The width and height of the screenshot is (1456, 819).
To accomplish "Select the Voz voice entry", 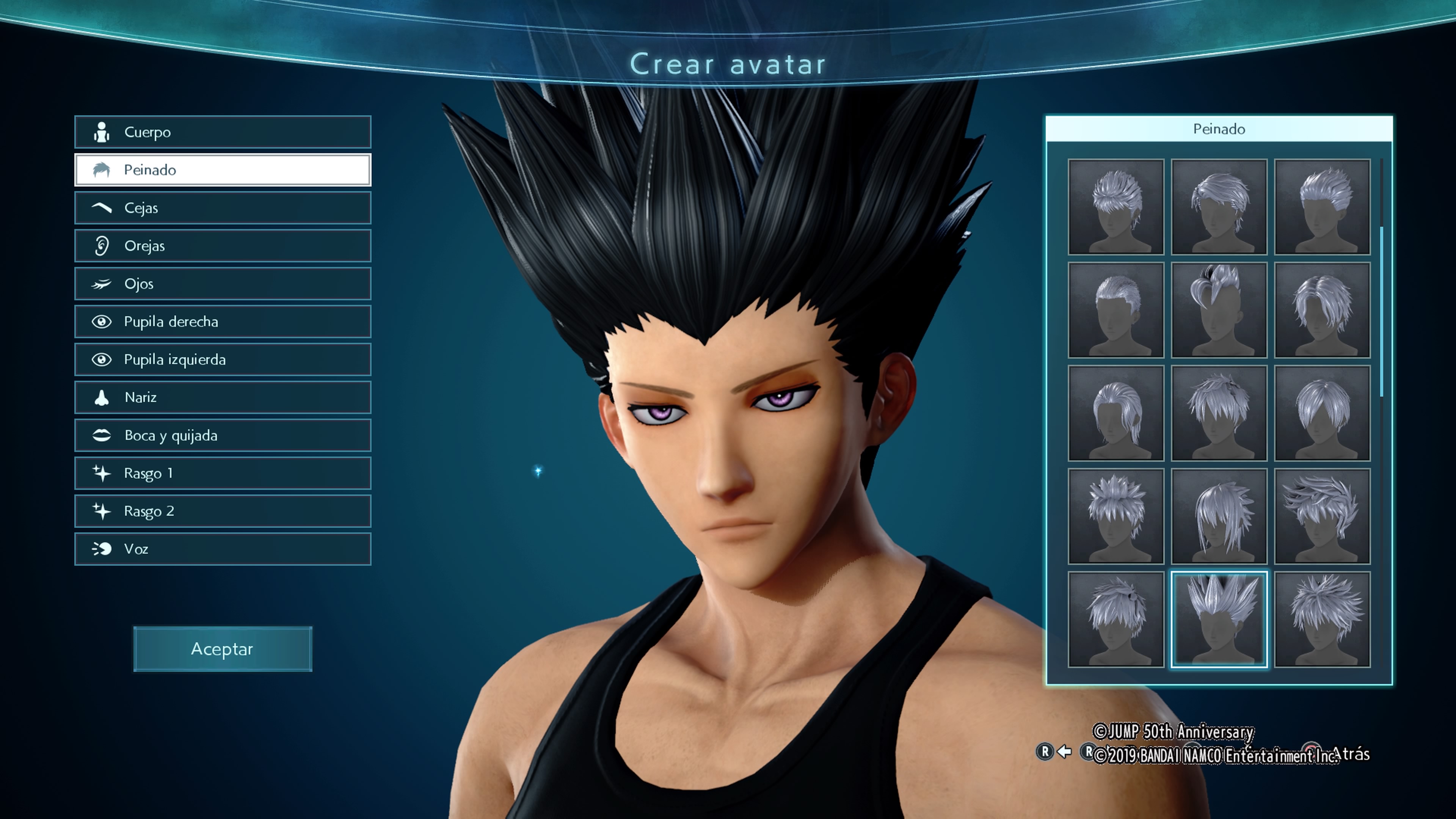I will (223, 549).
